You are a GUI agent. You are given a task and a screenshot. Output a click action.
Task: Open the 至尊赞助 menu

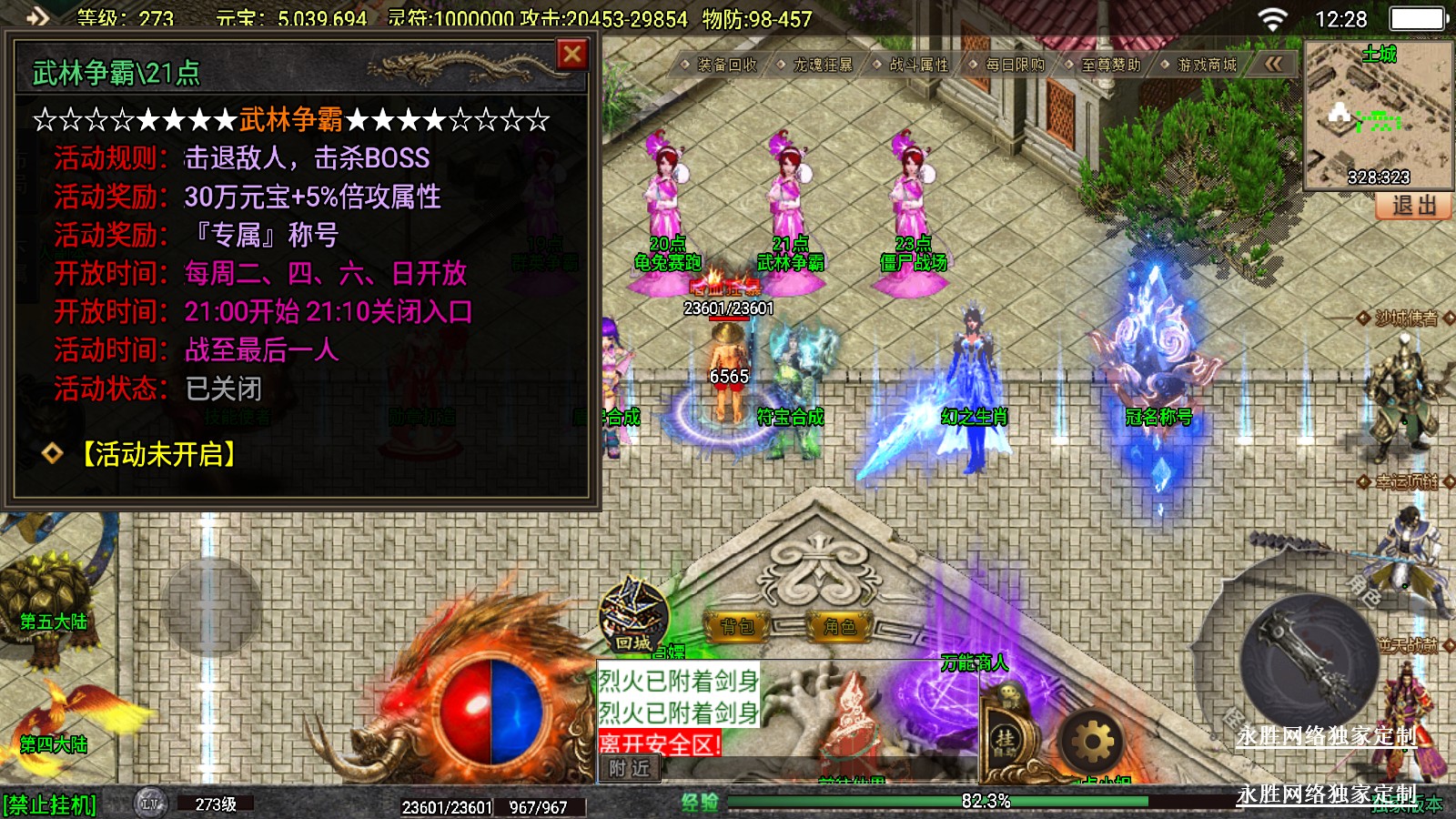click(x=1110, y=65)
